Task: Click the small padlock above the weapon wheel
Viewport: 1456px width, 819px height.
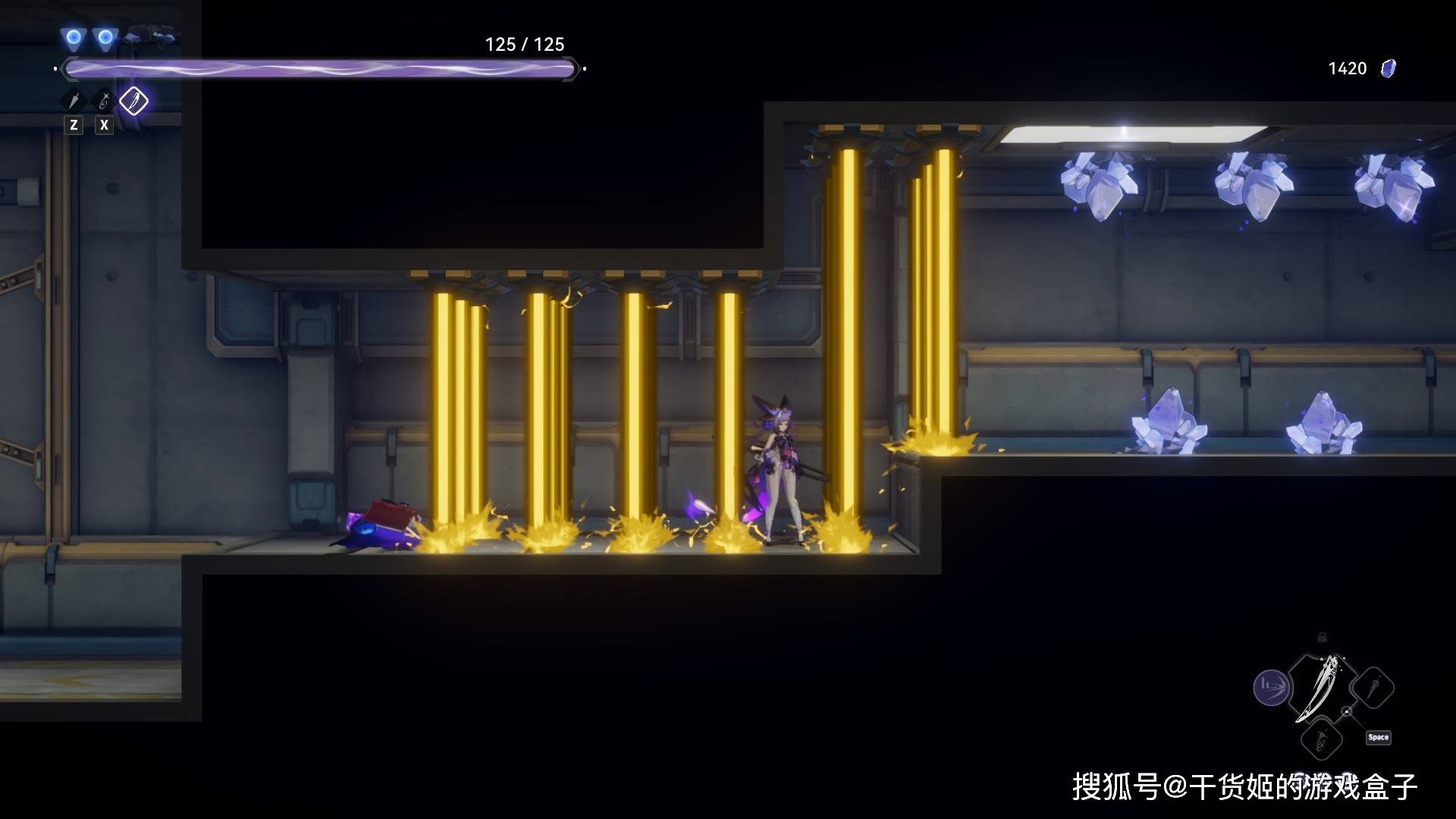Action: 1322,637
